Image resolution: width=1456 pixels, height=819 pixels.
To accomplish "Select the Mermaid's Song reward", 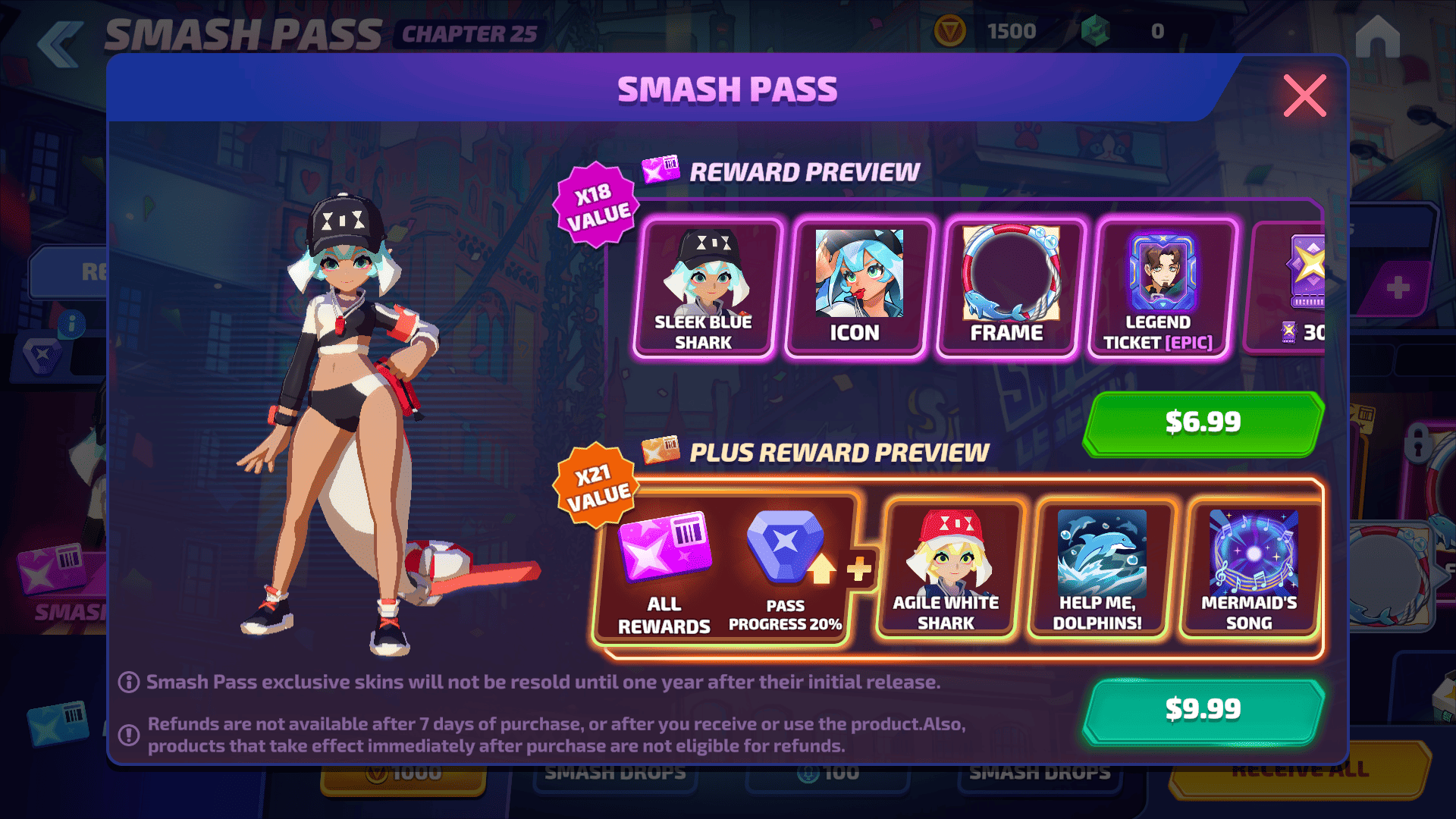I will pos(1250,569).
